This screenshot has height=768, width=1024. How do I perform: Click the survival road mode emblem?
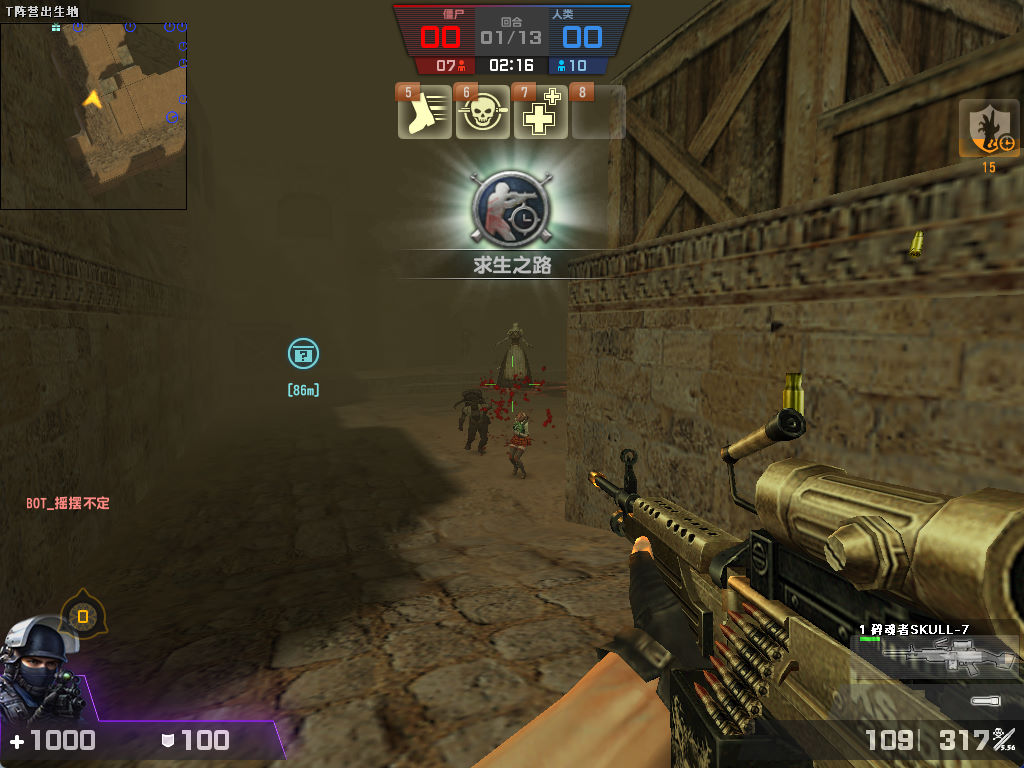[x=511, y=208]
